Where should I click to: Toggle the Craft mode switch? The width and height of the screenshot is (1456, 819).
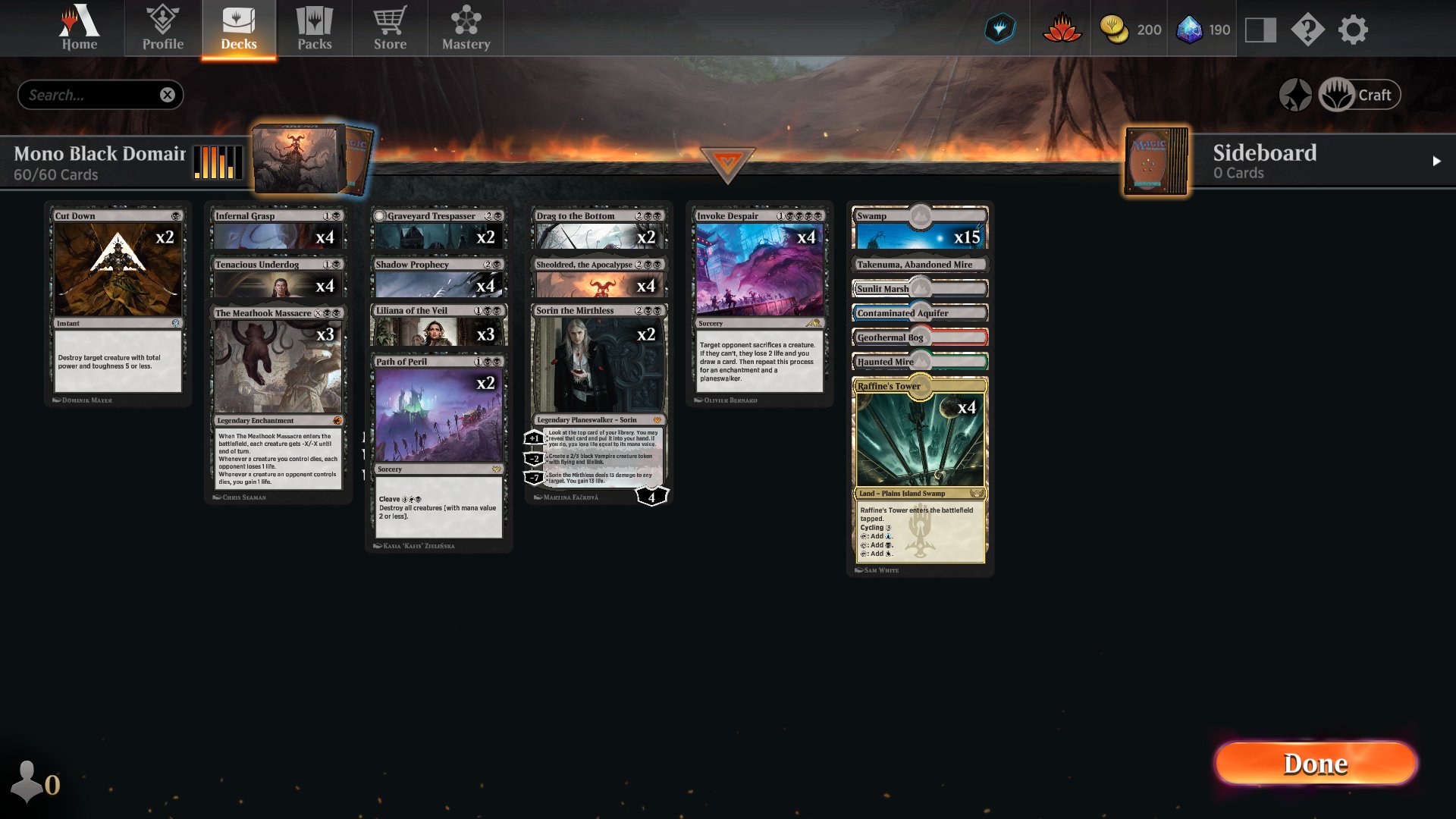click(1359, 94)
